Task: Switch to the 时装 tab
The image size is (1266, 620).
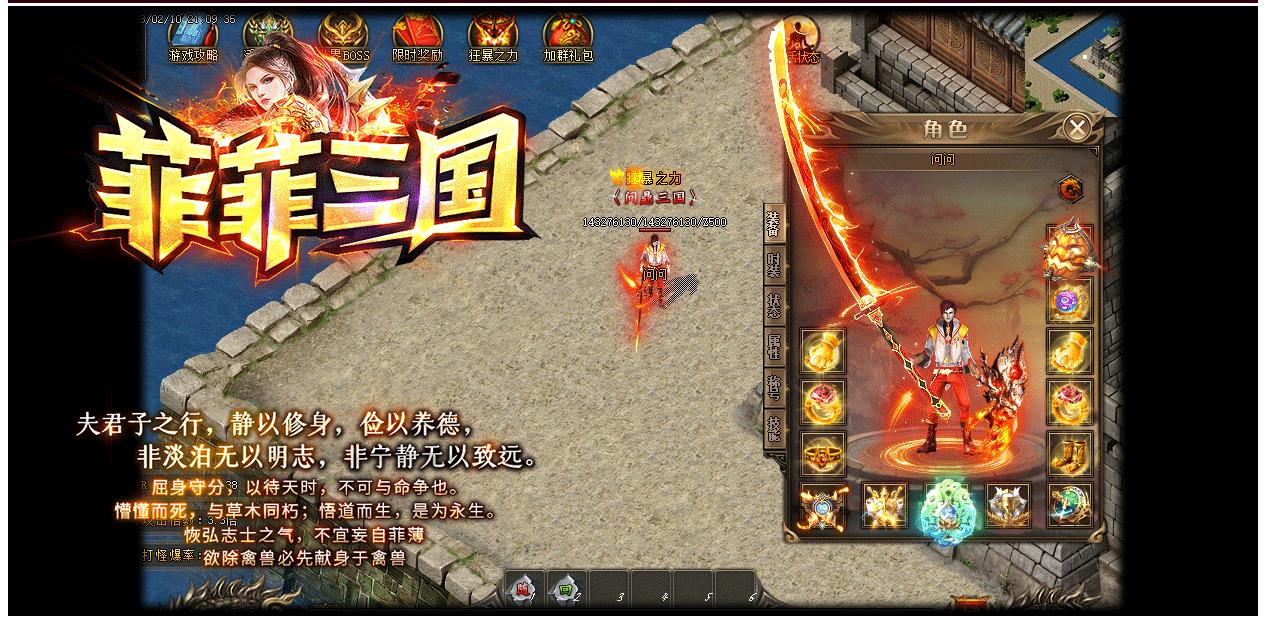Action: pos(773,269)
